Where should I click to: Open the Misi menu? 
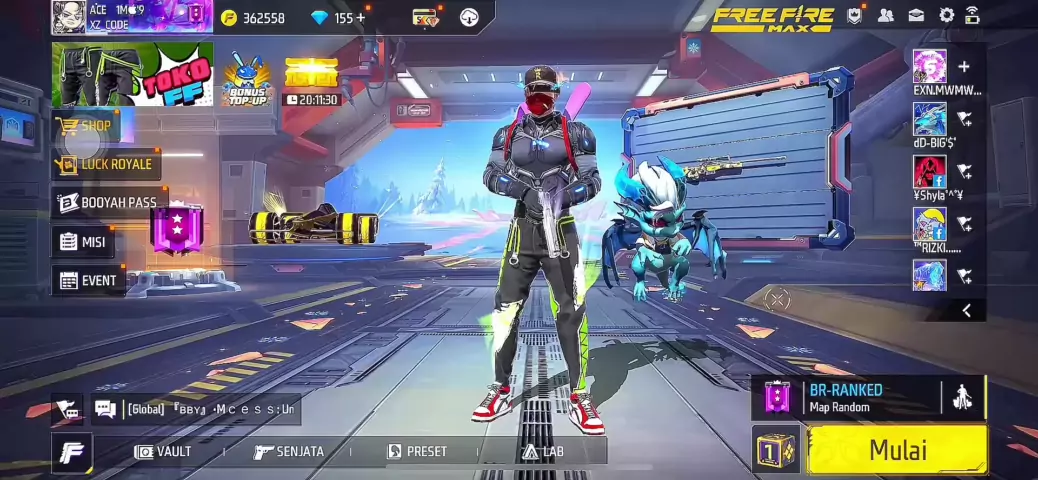(83, 242)
